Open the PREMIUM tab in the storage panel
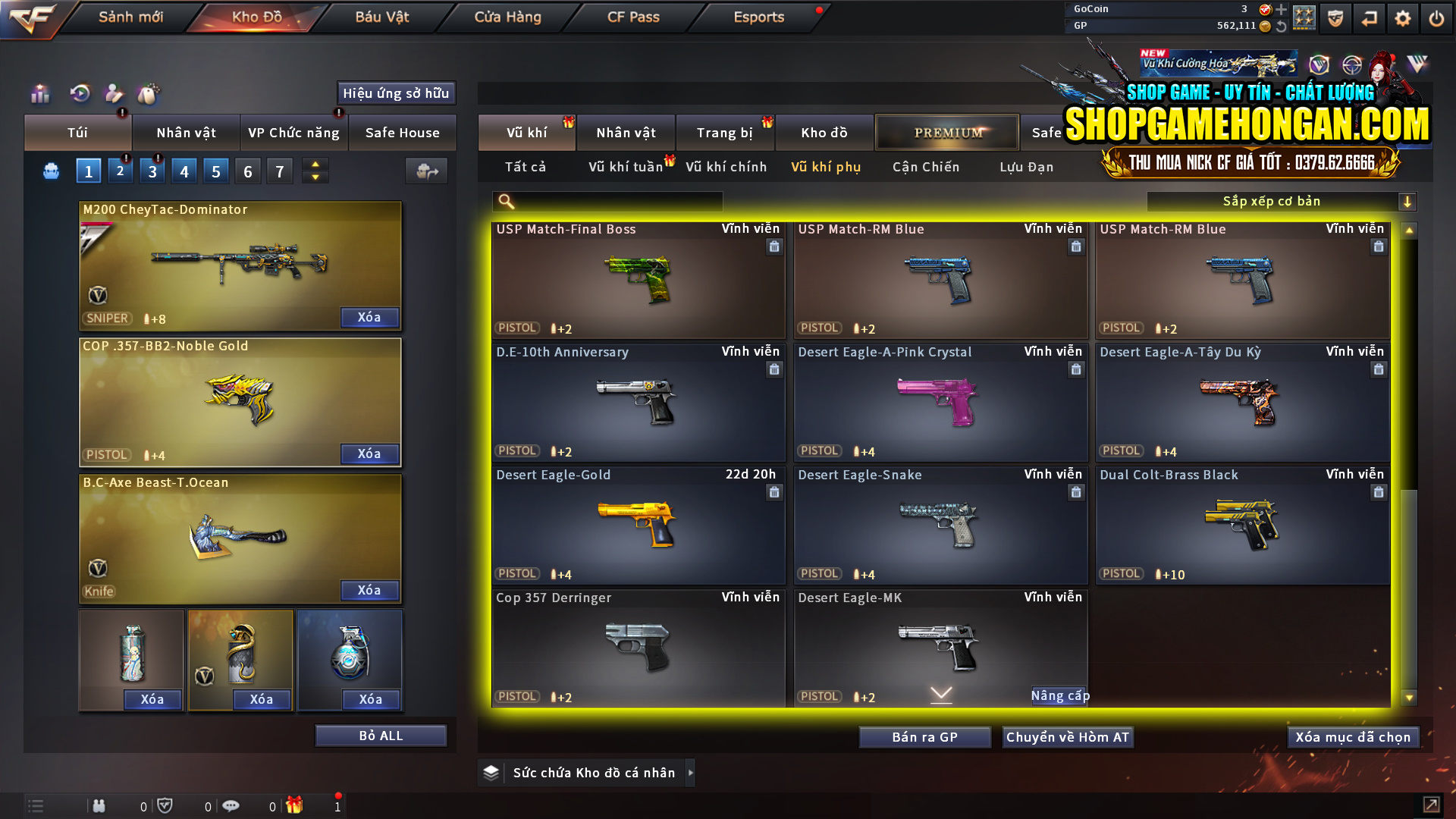 pos(946,132)
